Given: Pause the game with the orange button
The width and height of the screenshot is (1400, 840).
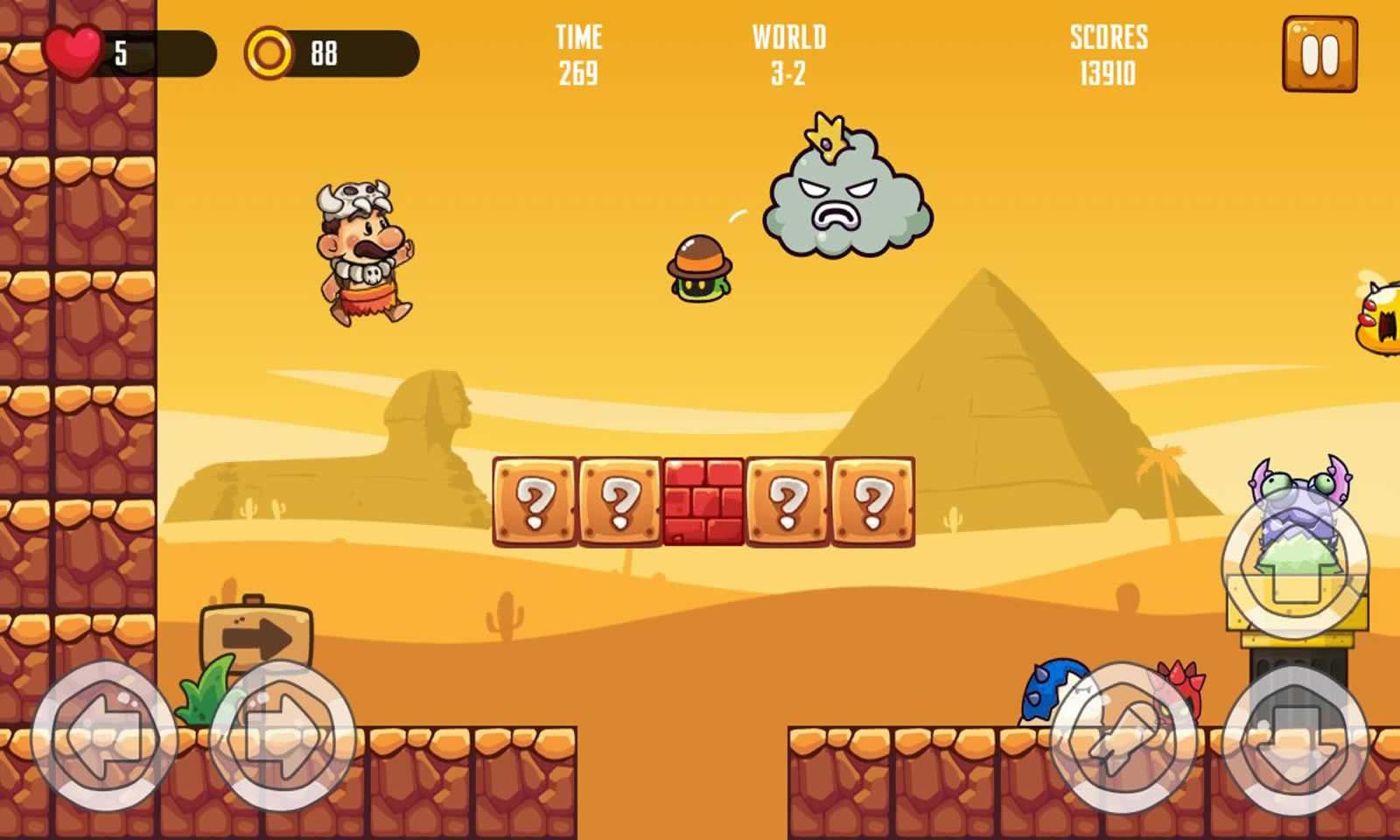Looking at the screenshot, I should (x=1319, y=54).
